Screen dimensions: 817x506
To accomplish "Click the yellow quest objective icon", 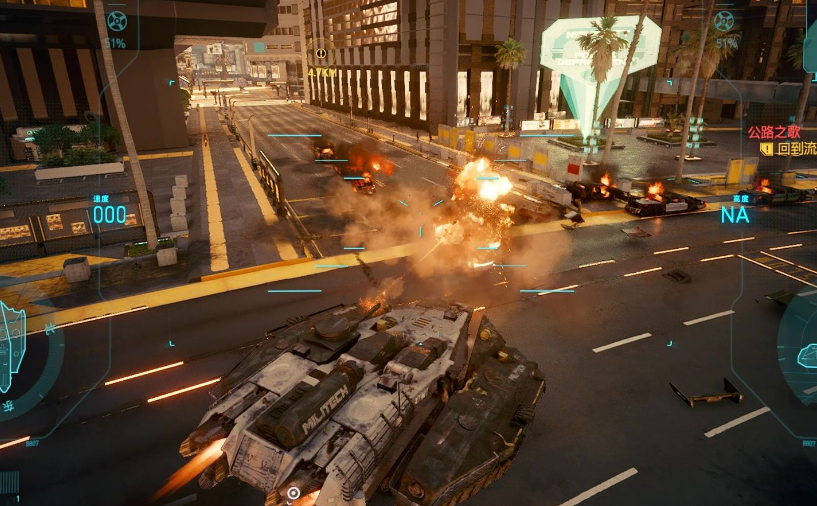I will (x=766, y=148).
